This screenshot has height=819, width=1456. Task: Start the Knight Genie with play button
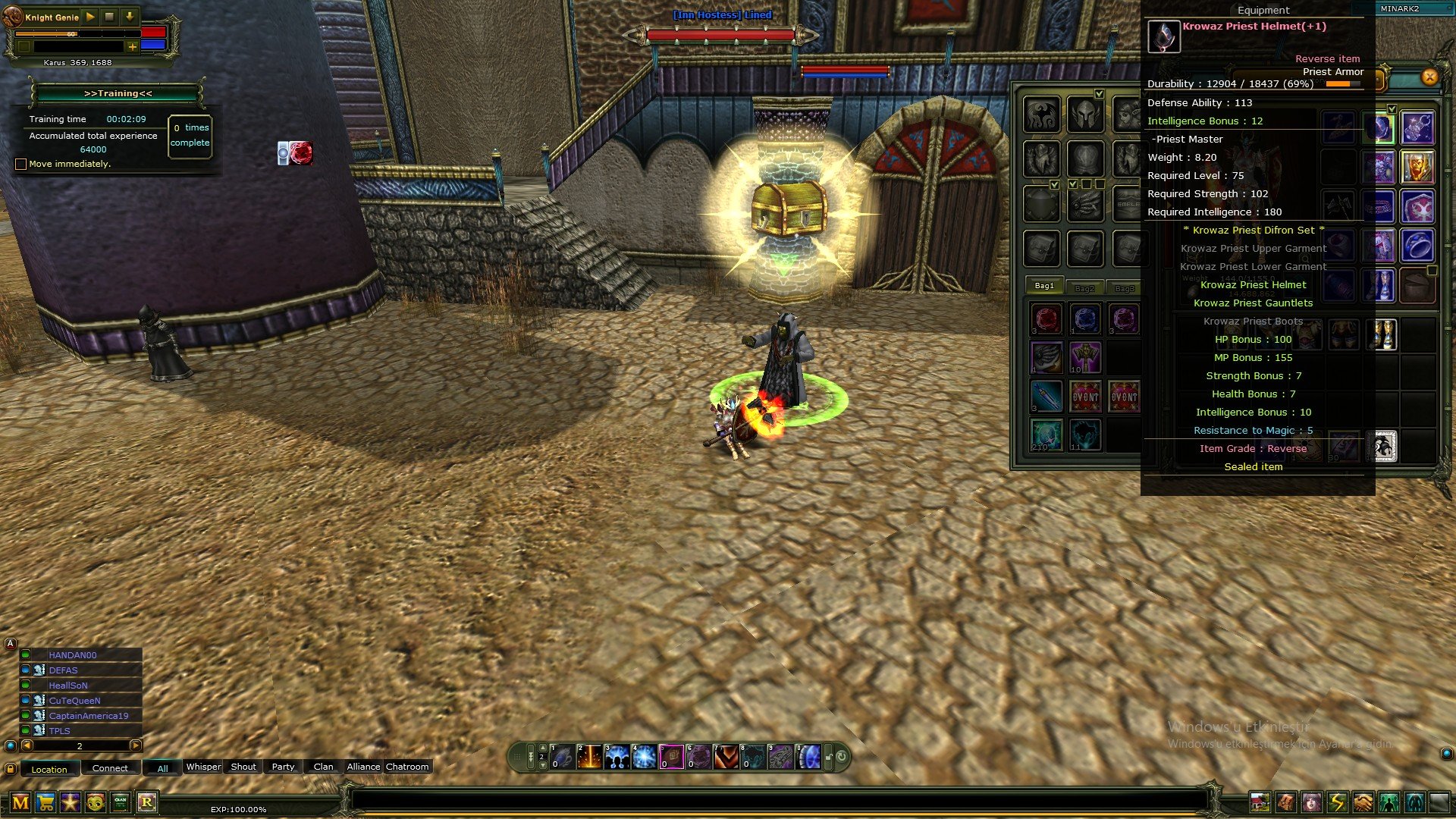point(90,17)
